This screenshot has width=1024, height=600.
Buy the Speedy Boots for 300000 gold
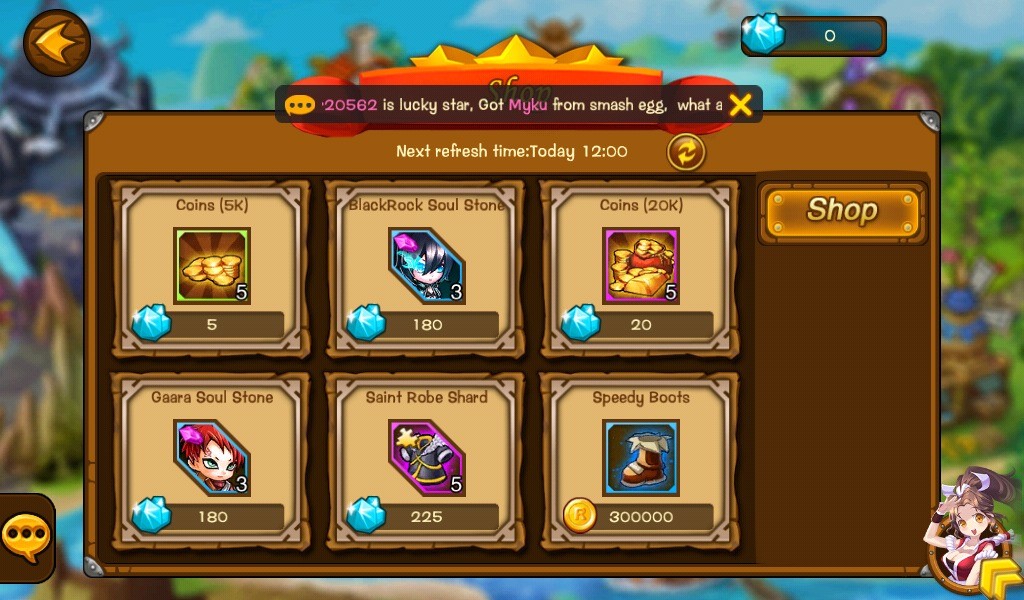point(640,460)
